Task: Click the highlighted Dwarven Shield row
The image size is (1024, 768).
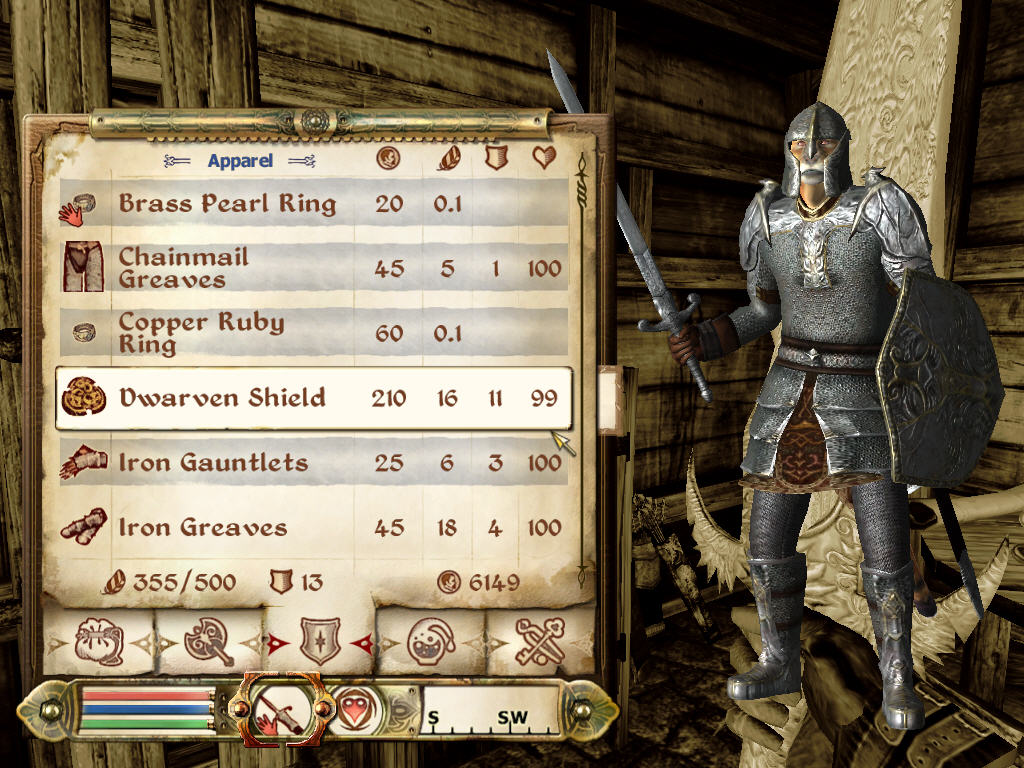Action: click(x=312, y=398)
